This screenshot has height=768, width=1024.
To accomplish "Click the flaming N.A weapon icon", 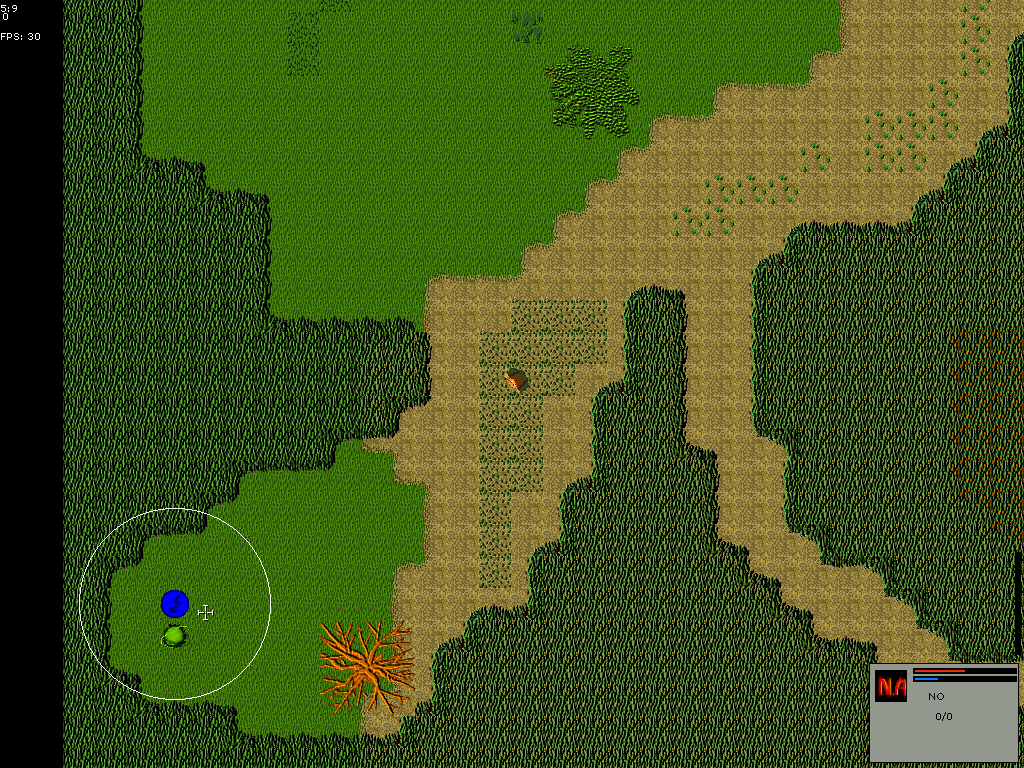I will click(x=890, y=685).
